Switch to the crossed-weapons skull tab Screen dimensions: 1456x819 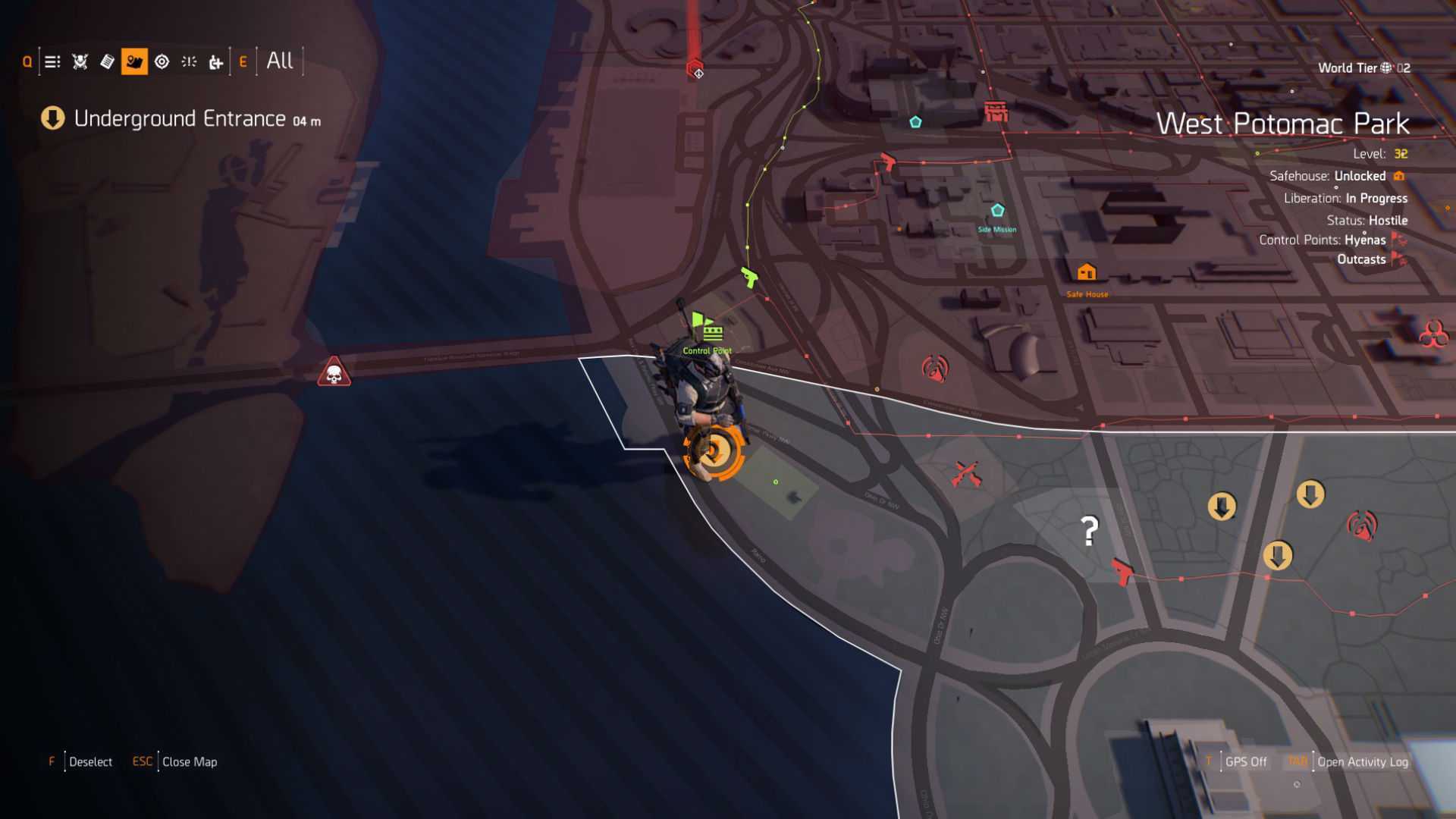(x=80, y=62)
